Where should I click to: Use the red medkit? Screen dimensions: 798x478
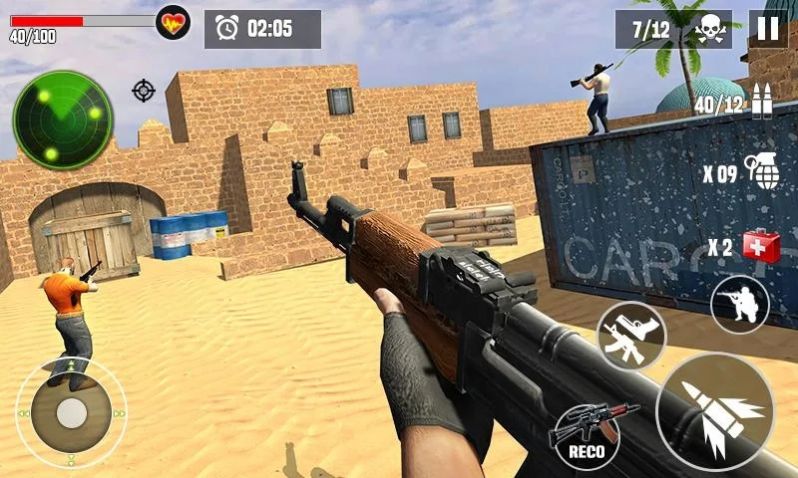[762, 246]
